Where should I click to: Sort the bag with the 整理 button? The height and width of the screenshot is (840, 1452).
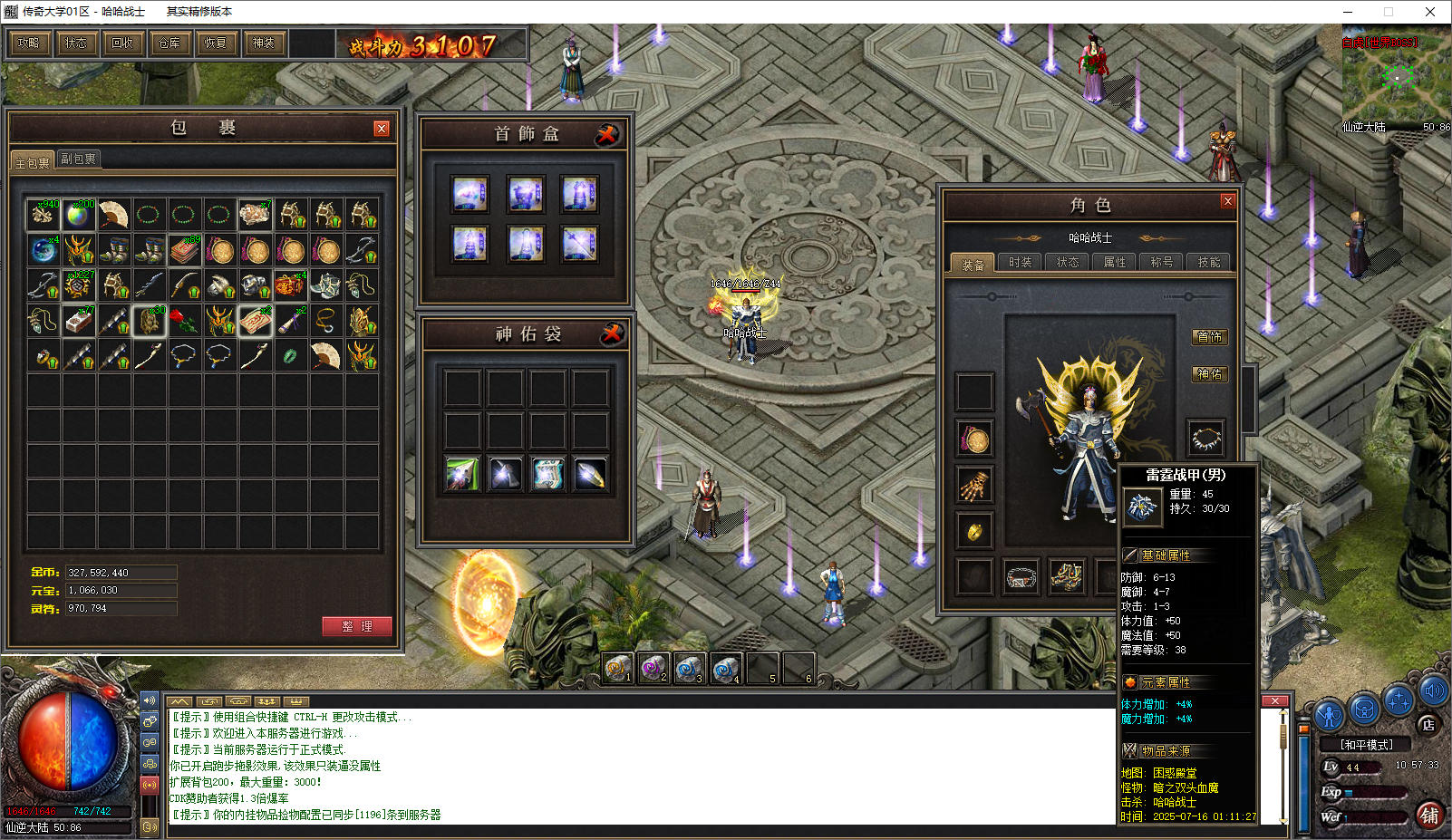[357, 626]
